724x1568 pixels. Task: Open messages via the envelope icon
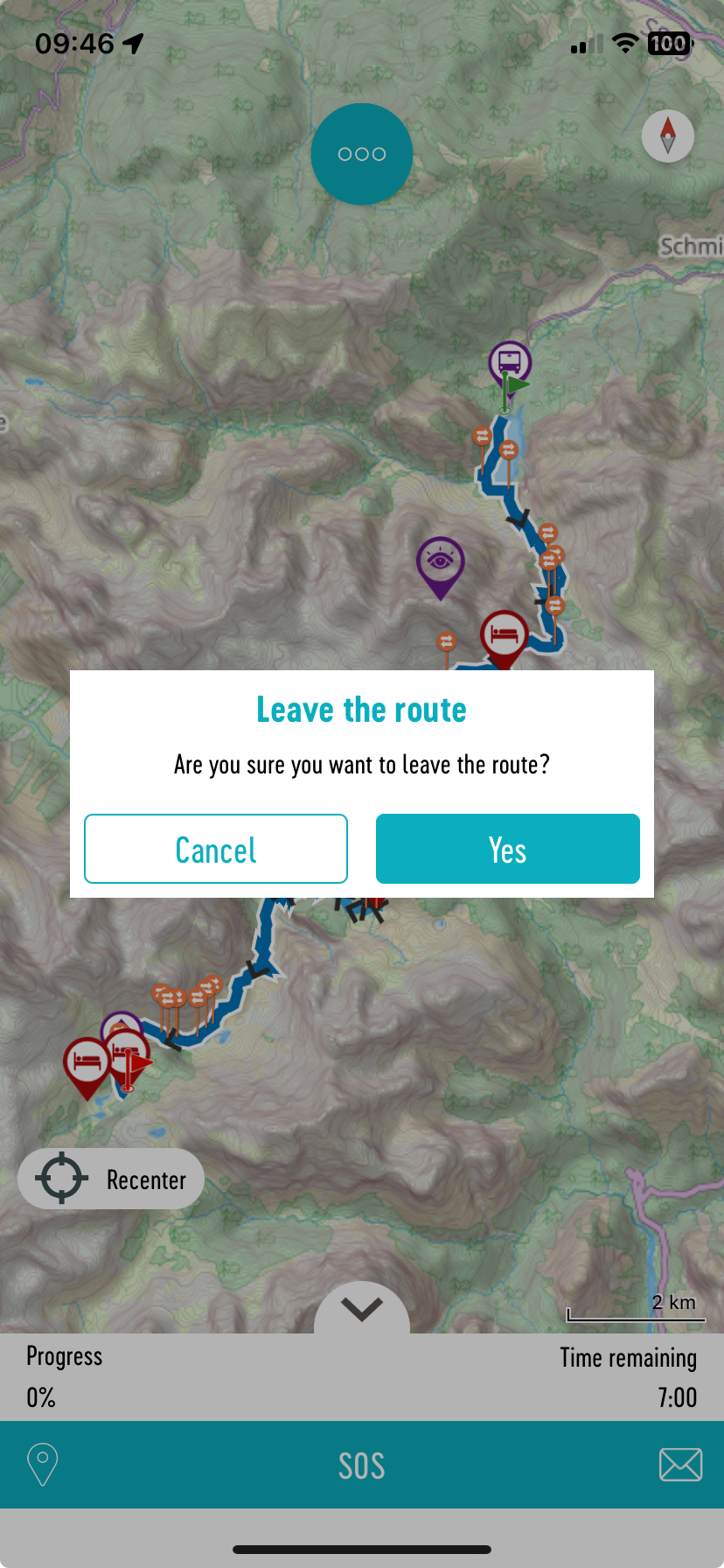pyautogui.click(x=680, y=1464)
